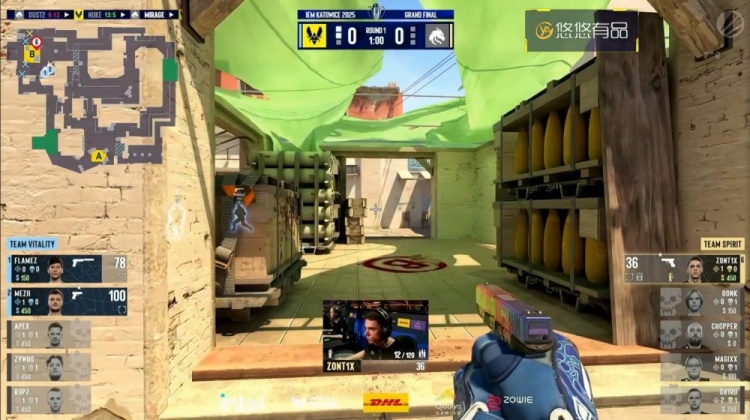Choose Mezii in the Vitality roster
750x420 pixels.
pyautogui.click(x=68, y=301)
